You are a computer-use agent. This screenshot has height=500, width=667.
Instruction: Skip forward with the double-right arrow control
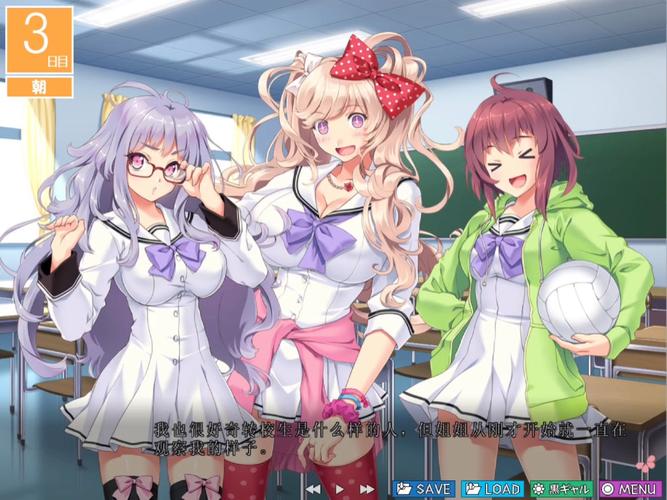click(367, 489)
